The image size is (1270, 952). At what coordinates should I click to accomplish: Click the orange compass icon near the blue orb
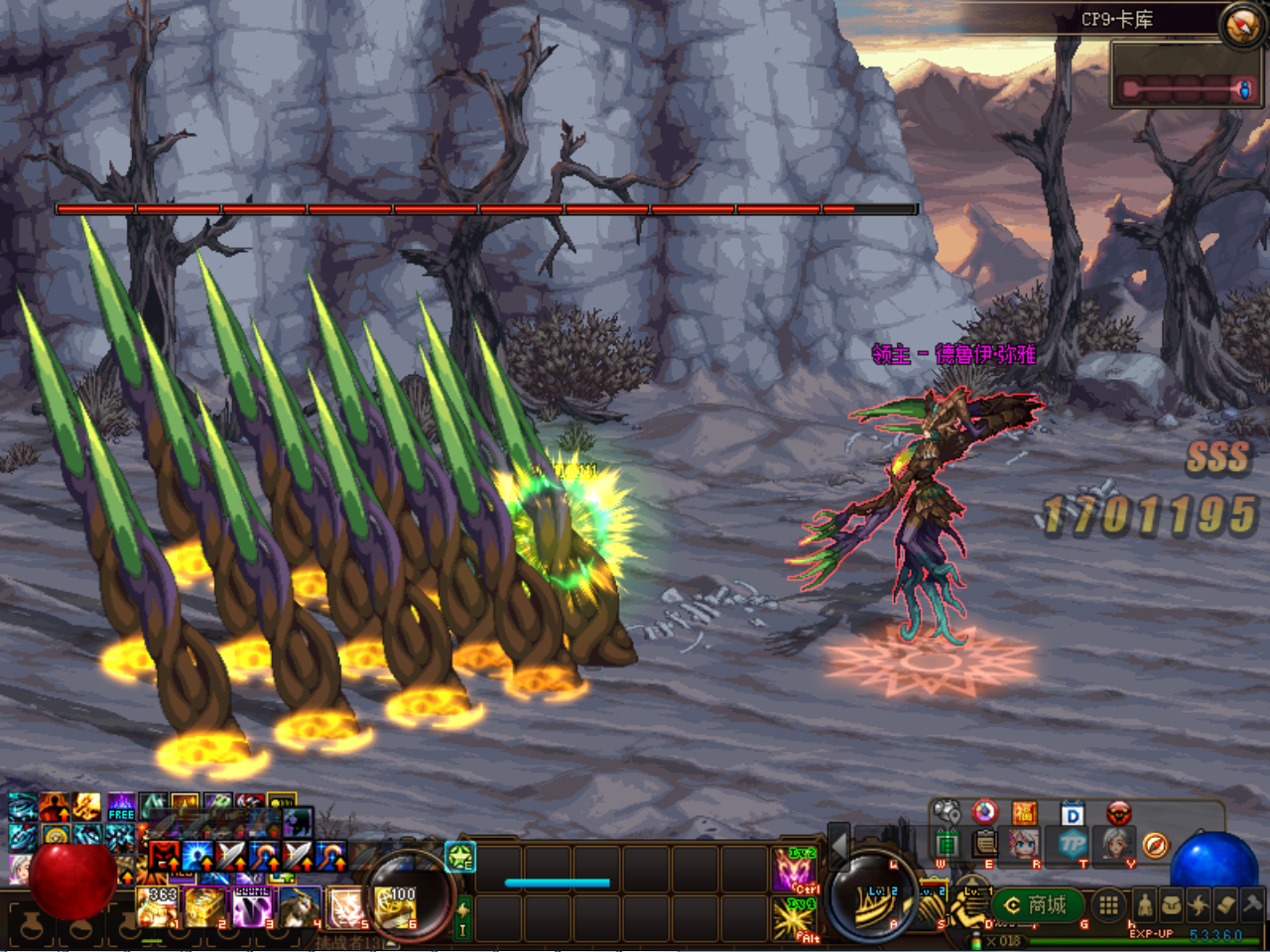[1155, 845]
